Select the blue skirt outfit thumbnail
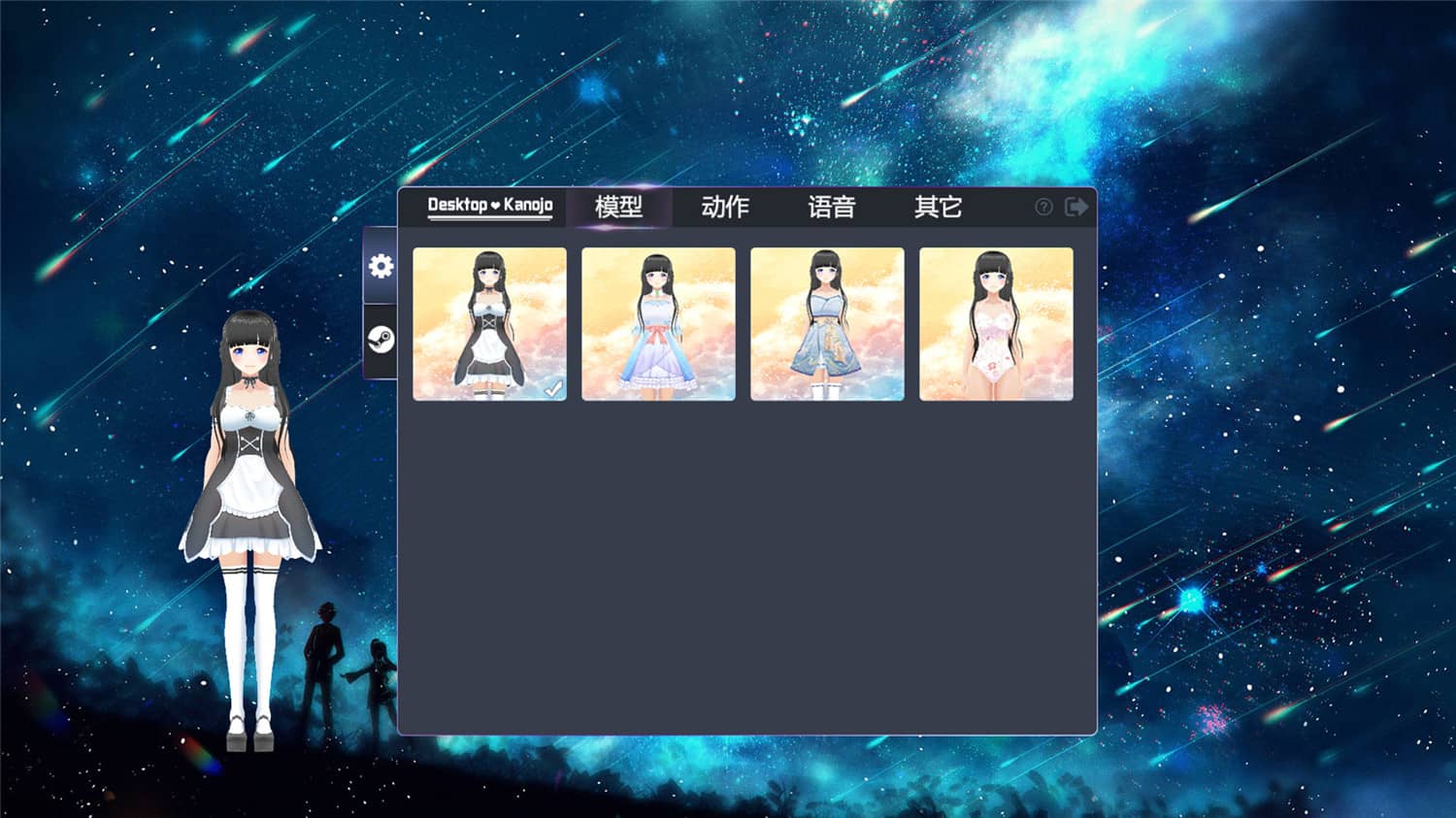 point(827,323)
